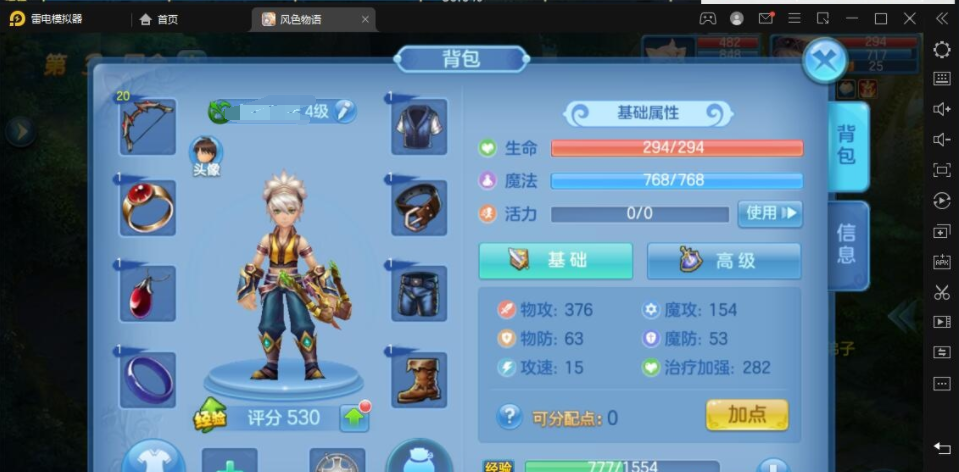Select the red pendant necklace slot
Image resolution: width=959 pixels, height=472 pixels.
coord(147,293)
